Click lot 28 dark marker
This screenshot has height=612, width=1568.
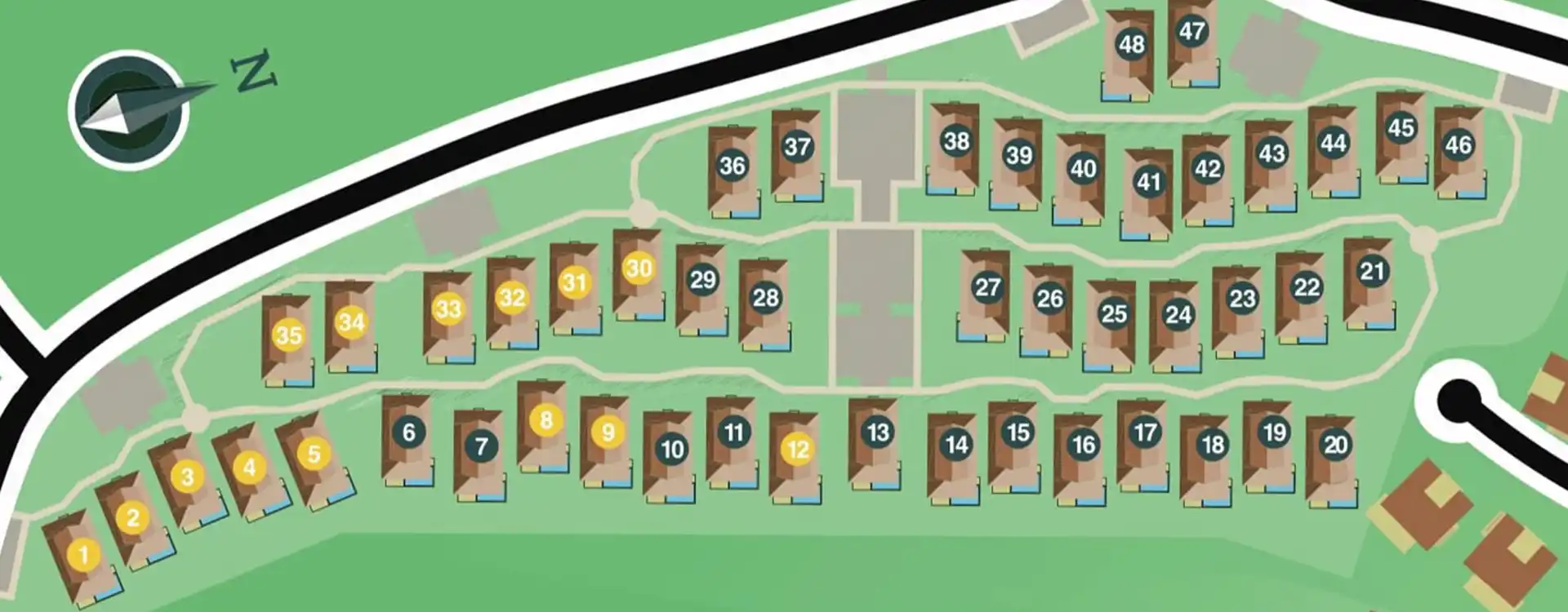click(x=765, y=298)
